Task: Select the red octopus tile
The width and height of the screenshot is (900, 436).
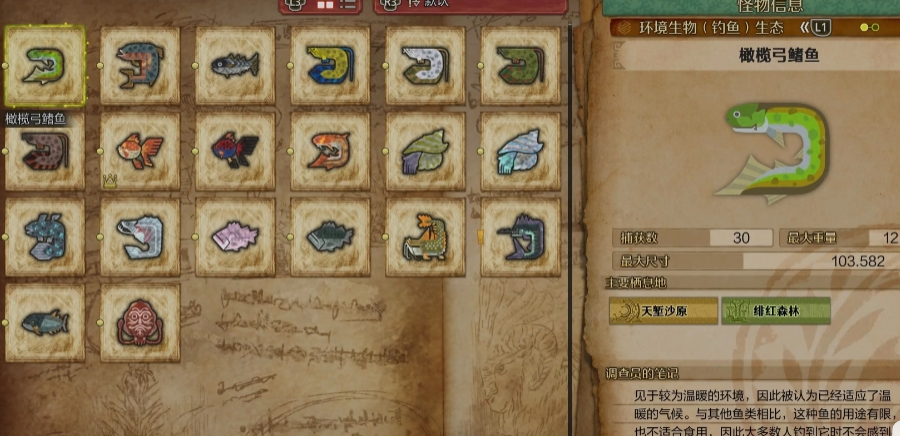Action: 140,322
